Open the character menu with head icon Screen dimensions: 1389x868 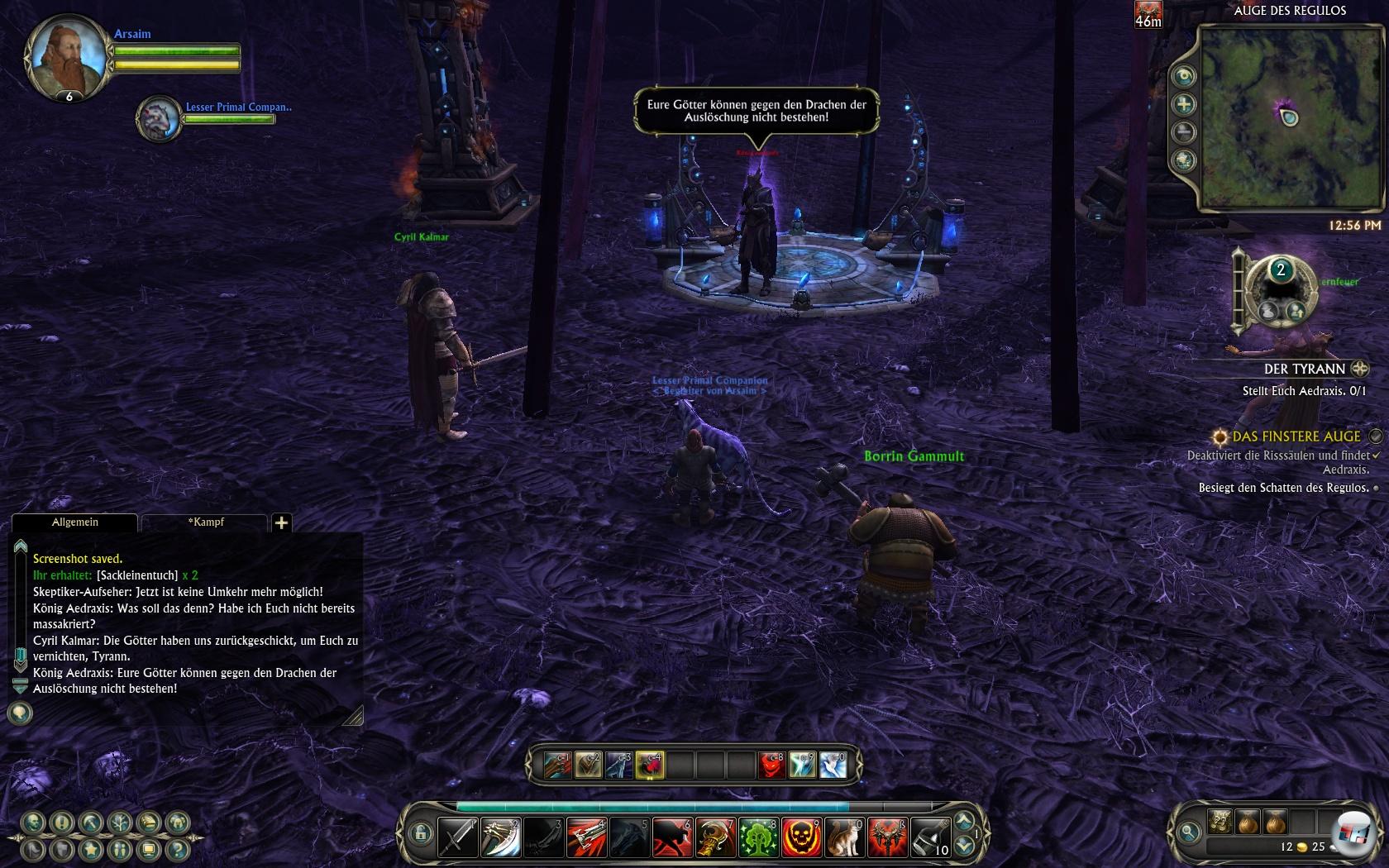tap(33, 823)
